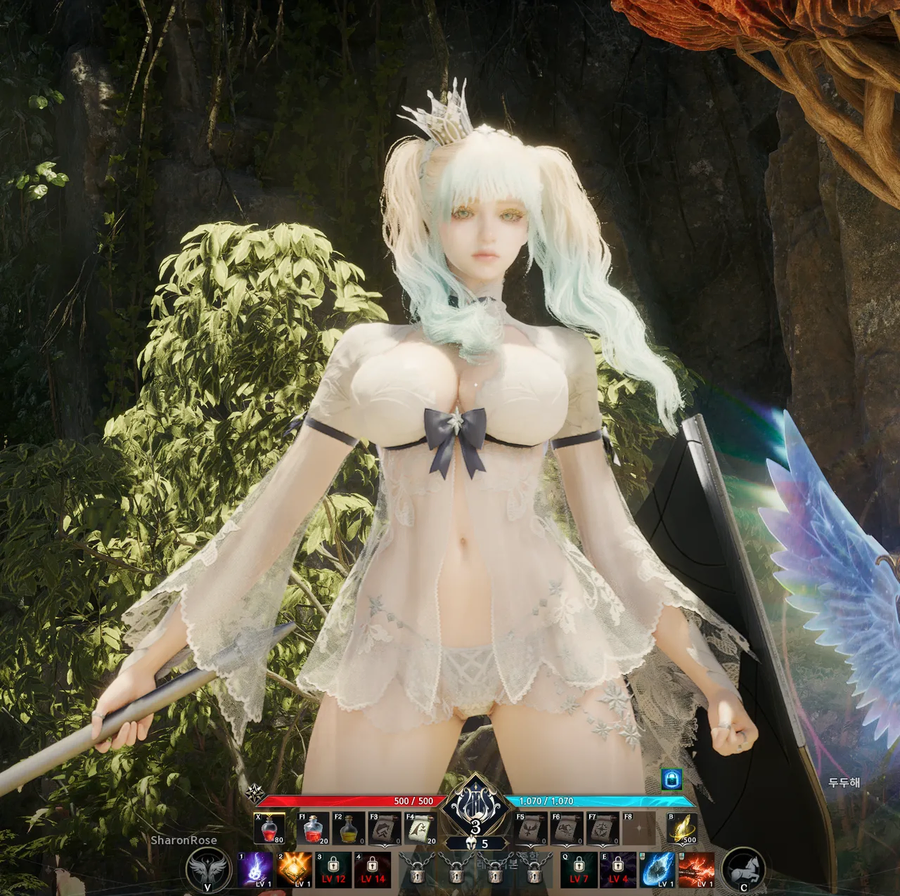Viewport: 900px width, 896px height.
Task: Click the locked LV 7 skill slot
Action: click(x=579, y=870)
